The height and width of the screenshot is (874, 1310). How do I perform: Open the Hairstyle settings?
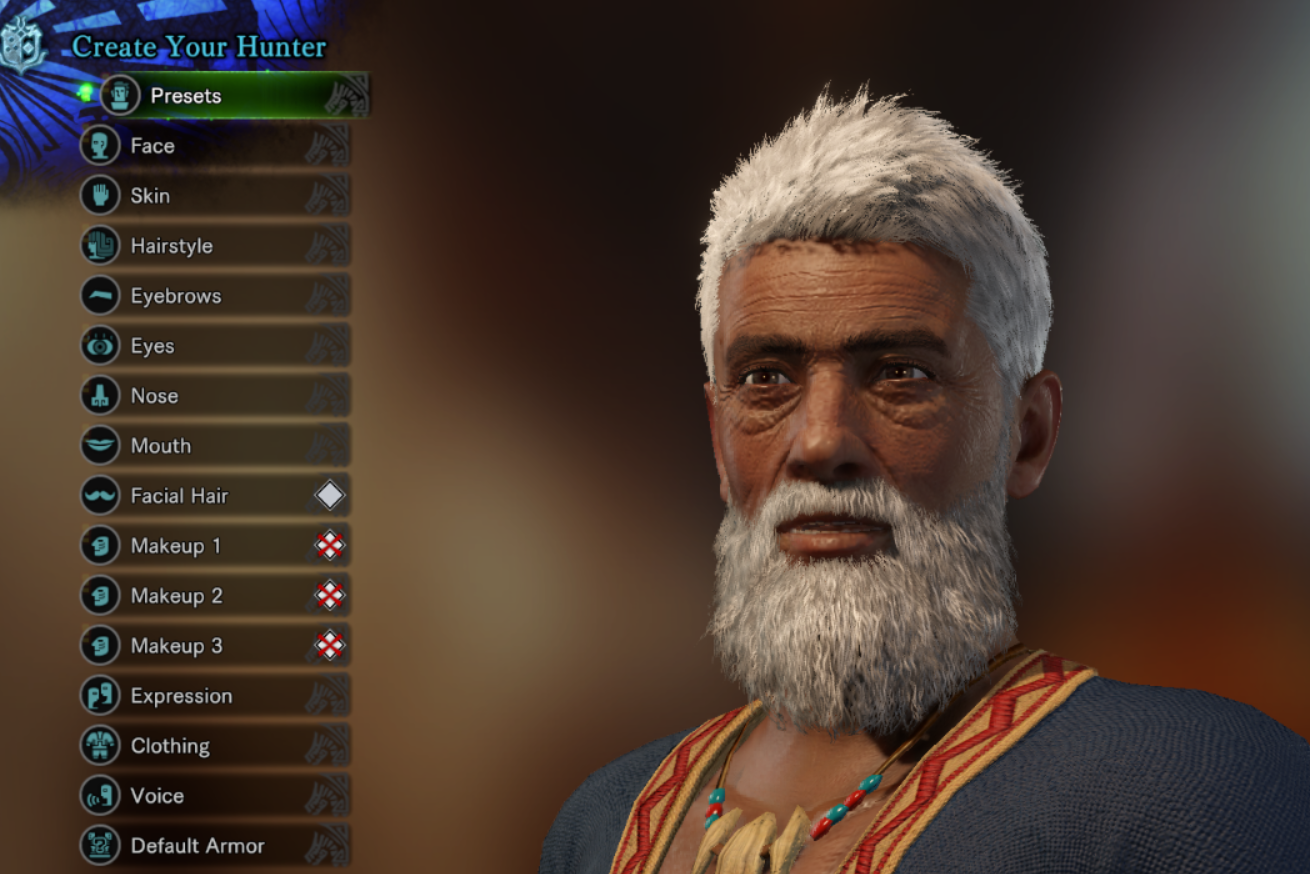click(172, 246)
